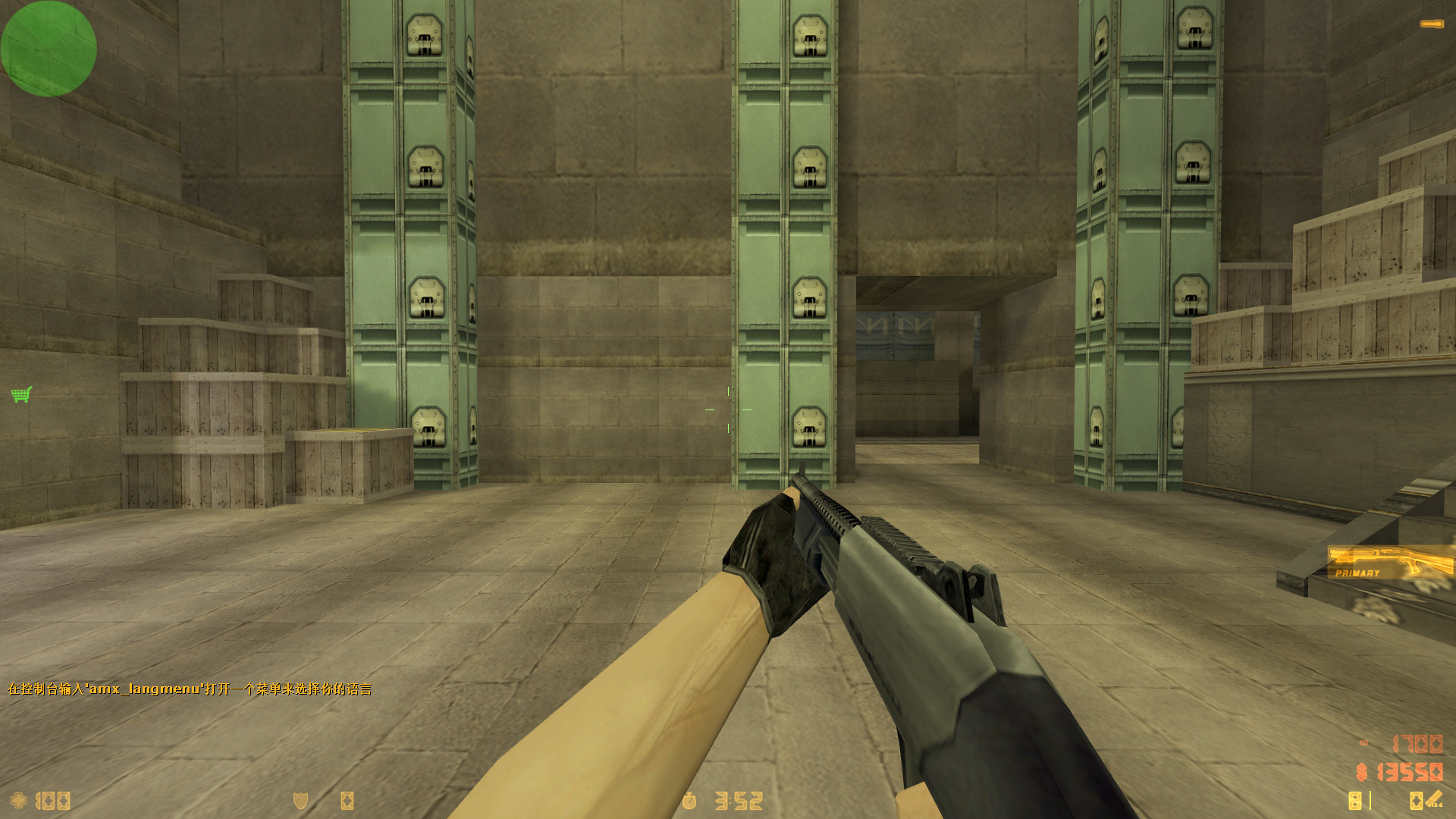Select the bullet reserve icon bottom right

[x=1417, y=800]
